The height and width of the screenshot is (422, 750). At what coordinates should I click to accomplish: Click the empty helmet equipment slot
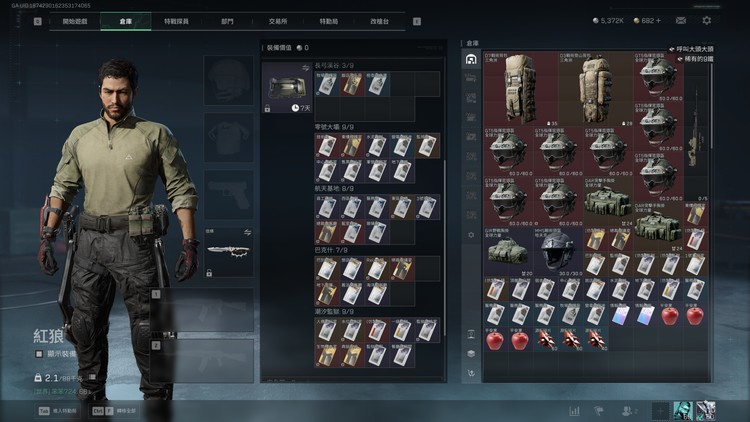(229, 78)
